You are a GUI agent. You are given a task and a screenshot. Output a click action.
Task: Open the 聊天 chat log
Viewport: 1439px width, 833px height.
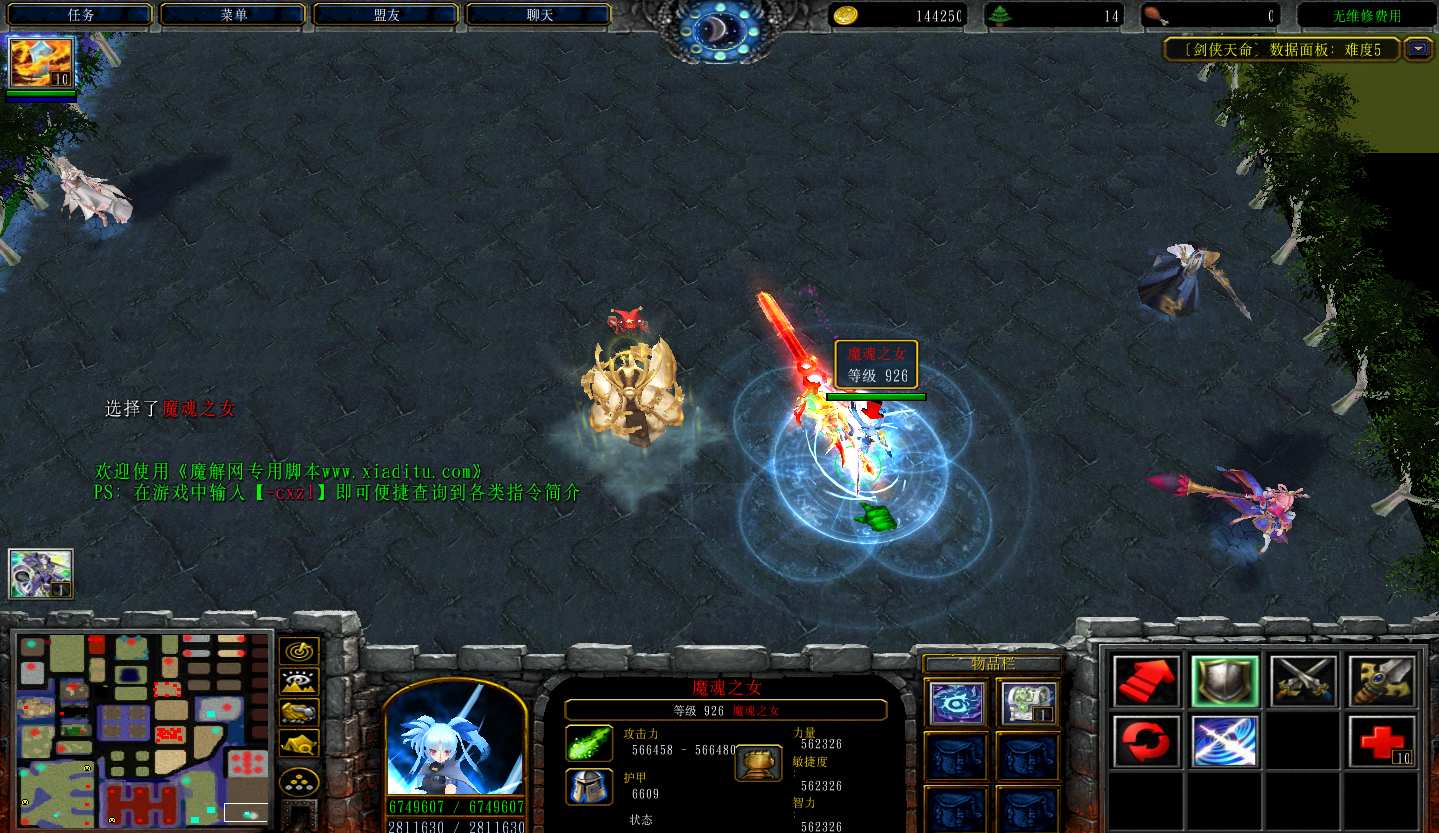(539, 15)
